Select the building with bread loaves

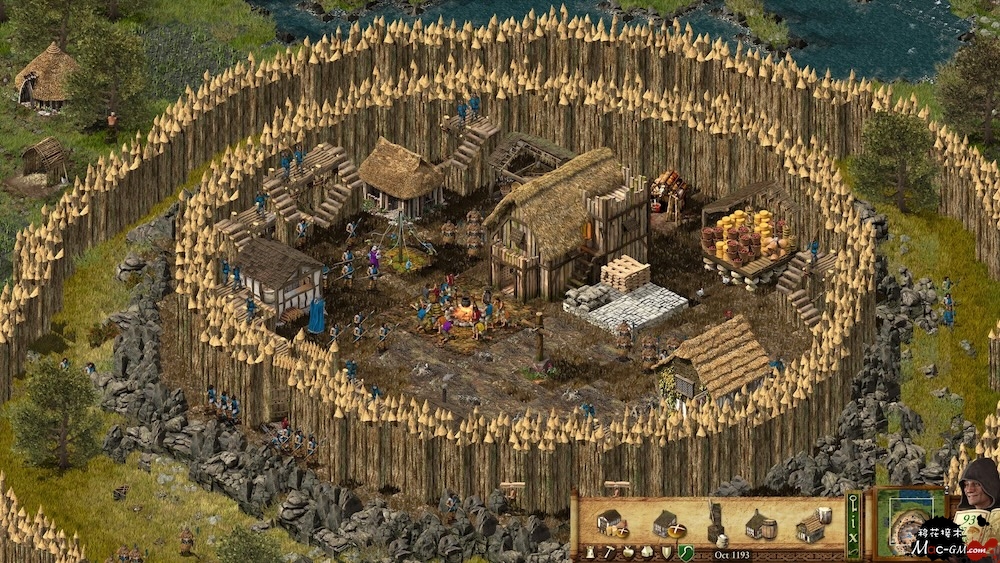point(610,522)
